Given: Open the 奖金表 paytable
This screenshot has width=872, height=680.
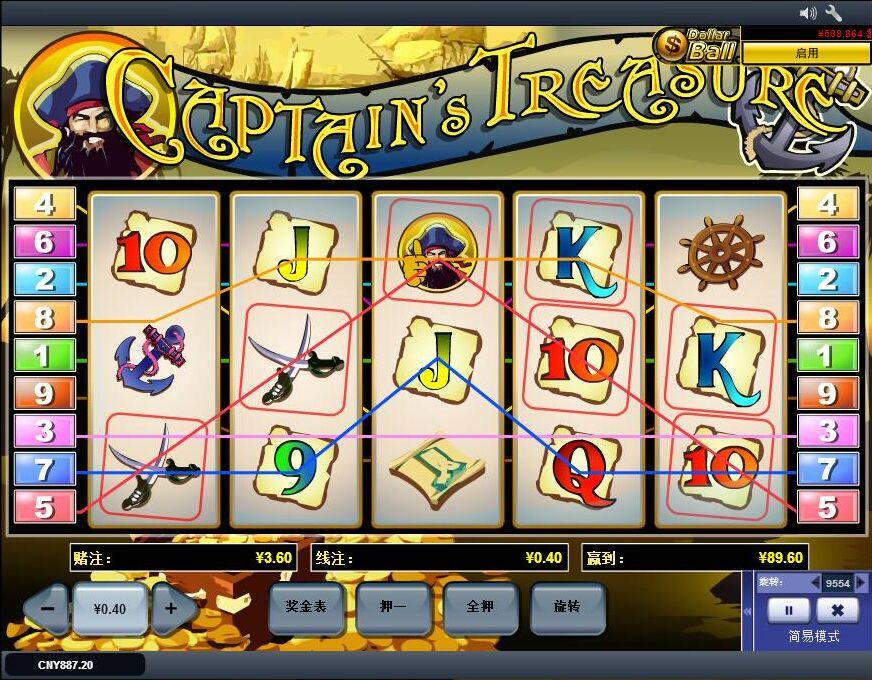Looking at the screenshot, I should pos(307,607).
